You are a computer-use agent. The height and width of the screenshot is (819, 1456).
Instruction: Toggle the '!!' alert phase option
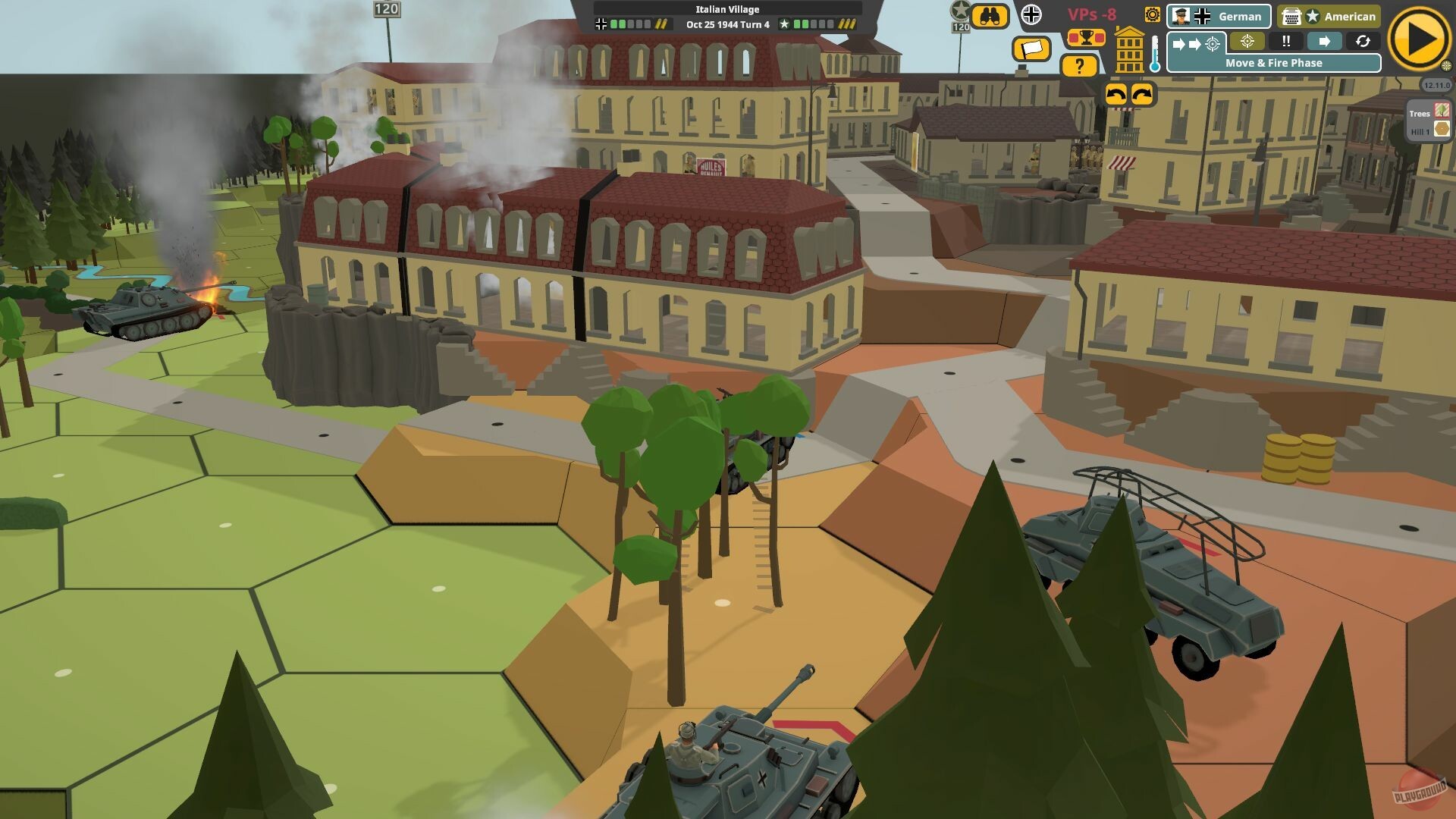1286,42
